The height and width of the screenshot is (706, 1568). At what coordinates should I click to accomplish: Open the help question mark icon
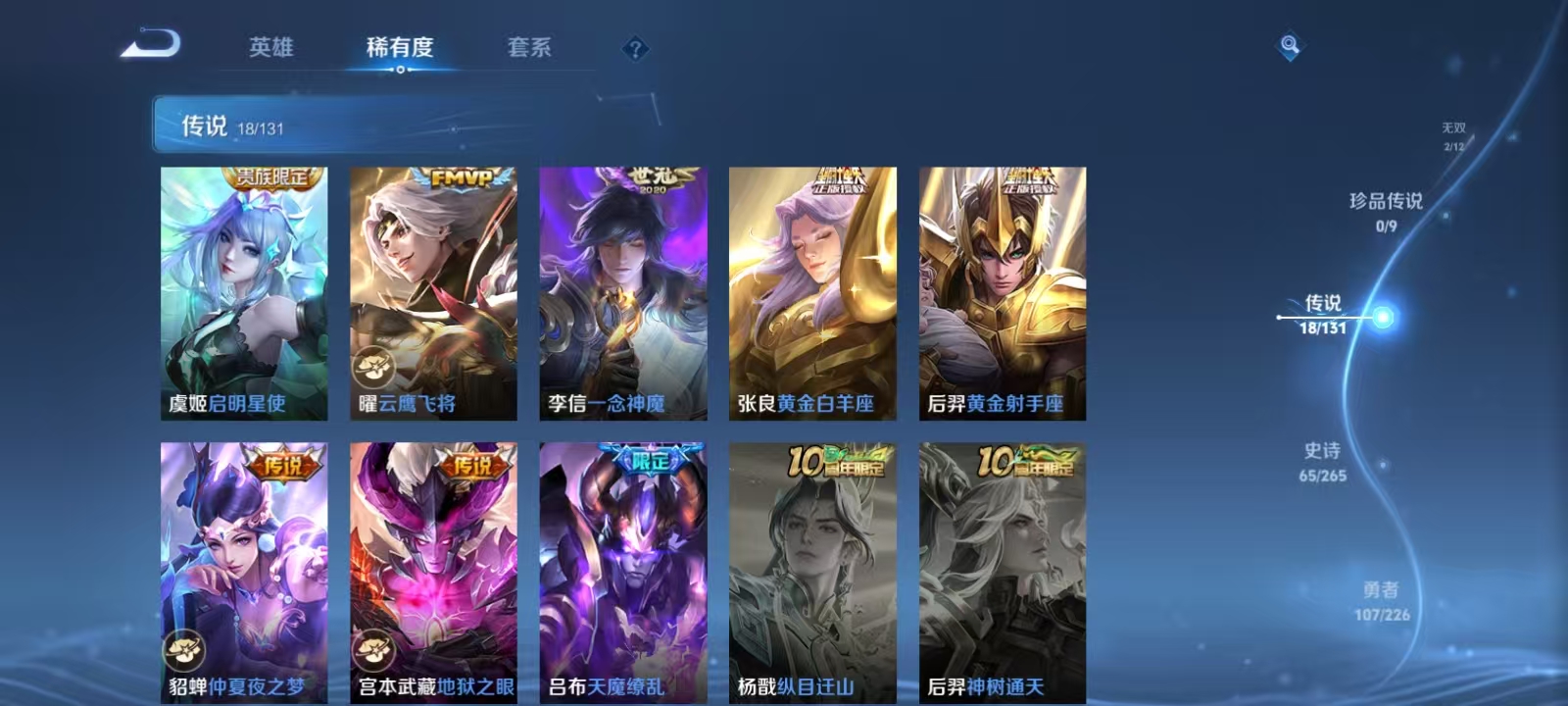[x=637, y=48]
